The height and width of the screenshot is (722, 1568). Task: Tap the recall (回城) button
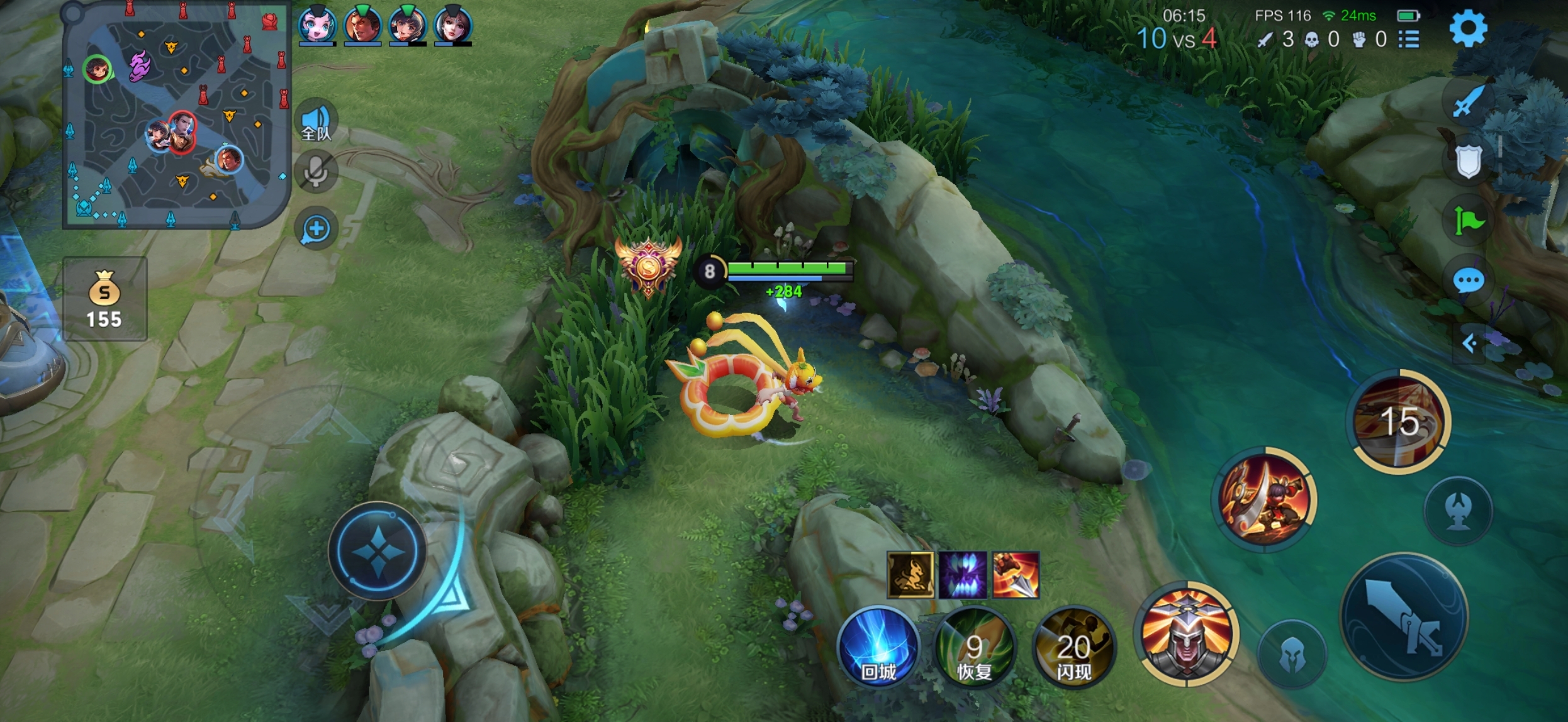click(878, 647)
